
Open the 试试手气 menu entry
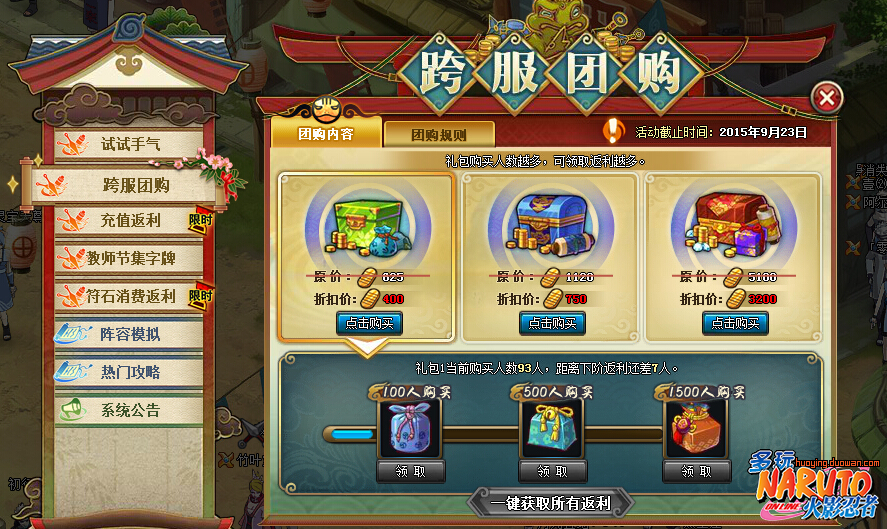click(x=130, y=144)
